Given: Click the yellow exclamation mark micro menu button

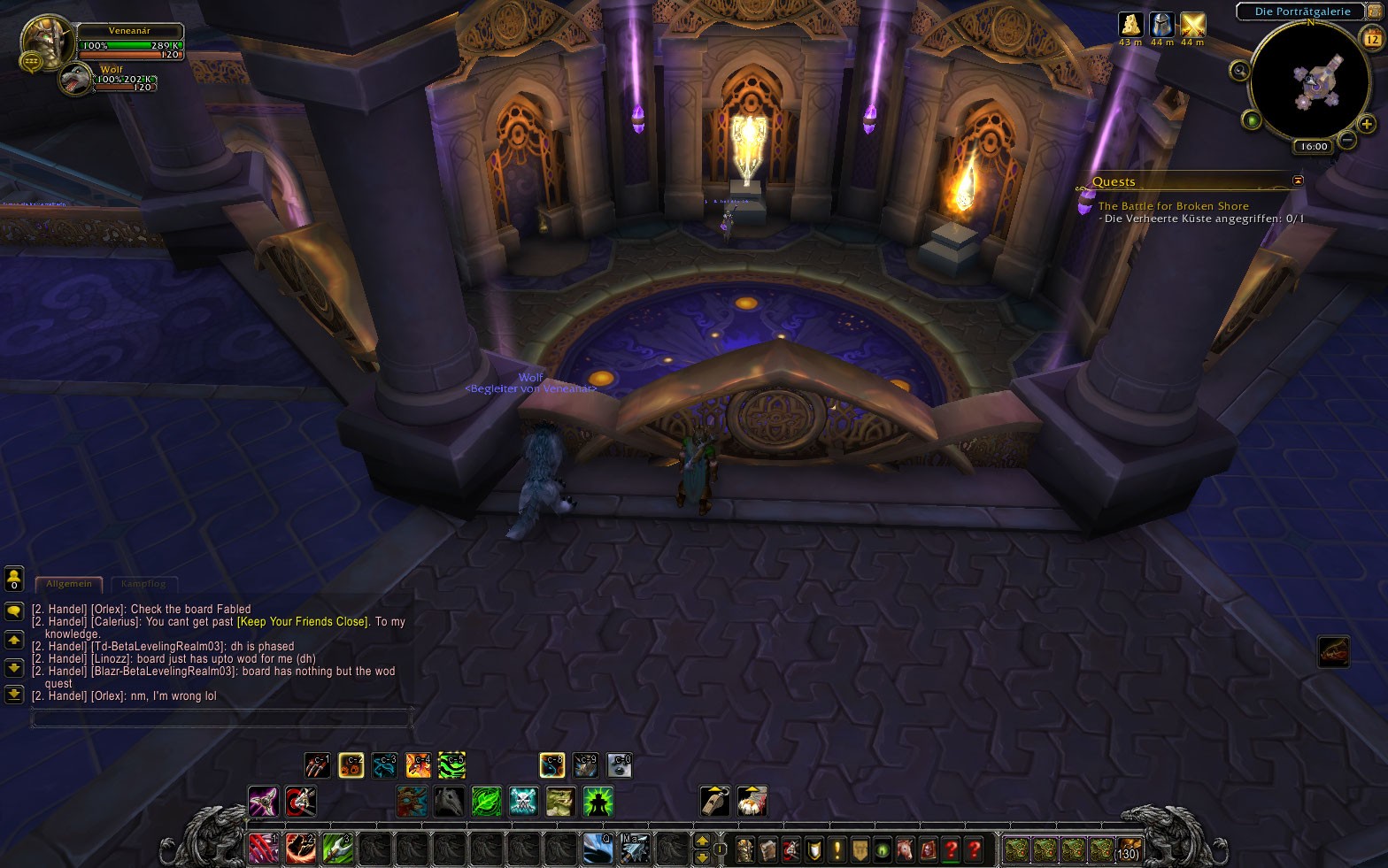Looking at the screenshot, I should (x=837, y=850).
